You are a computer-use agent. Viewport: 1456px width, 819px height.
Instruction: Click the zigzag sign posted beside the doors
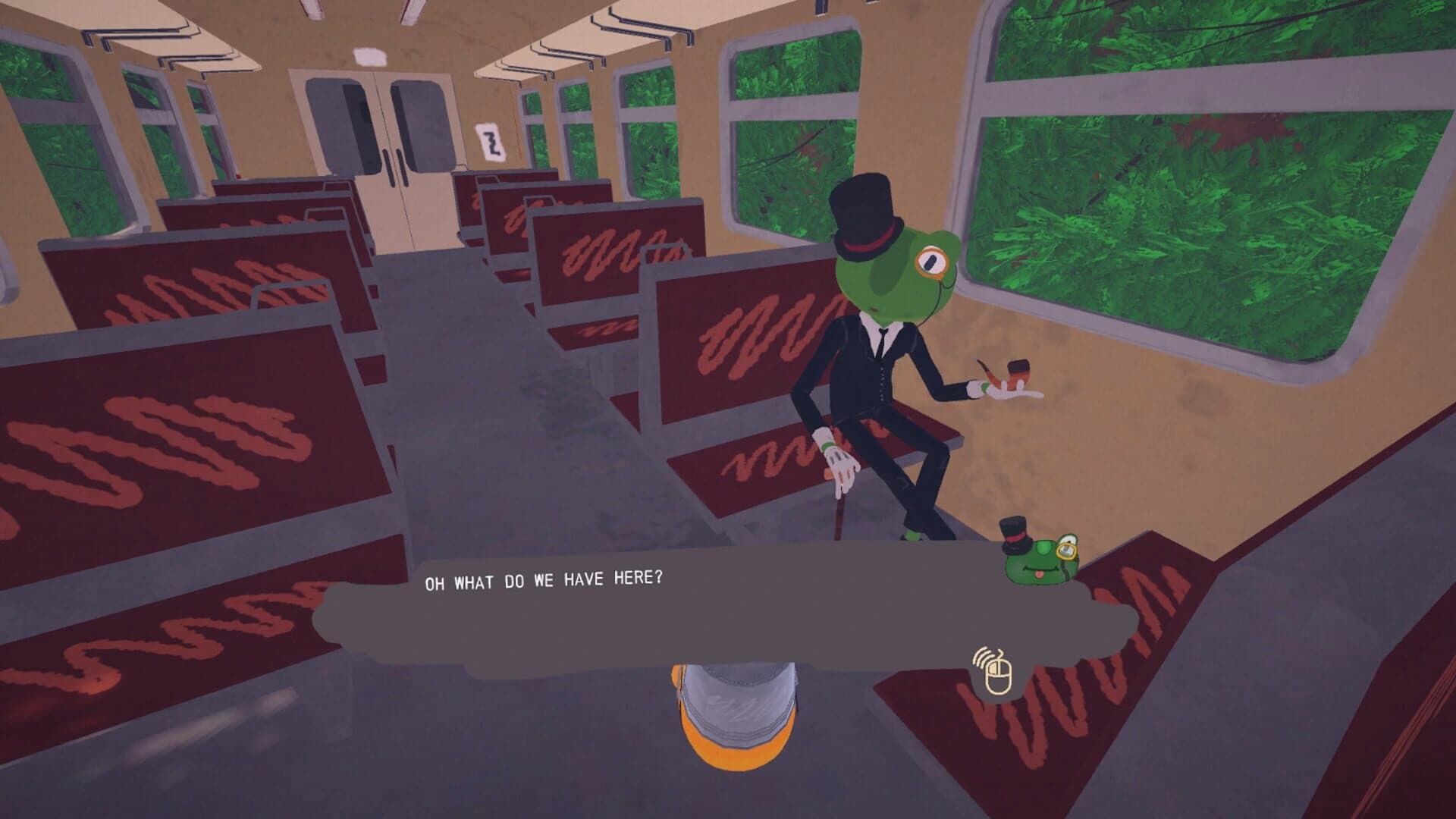tap(491, 143)
